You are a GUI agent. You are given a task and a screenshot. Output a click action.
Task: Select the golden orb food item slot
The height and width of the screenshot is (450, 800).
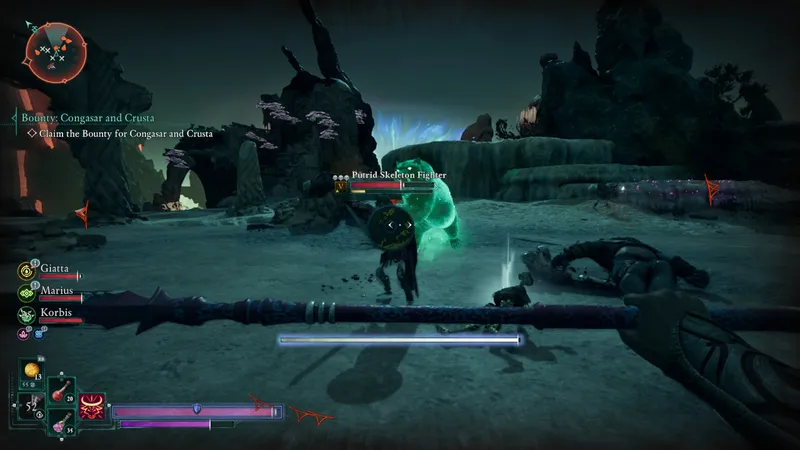[x=32, y=373]
